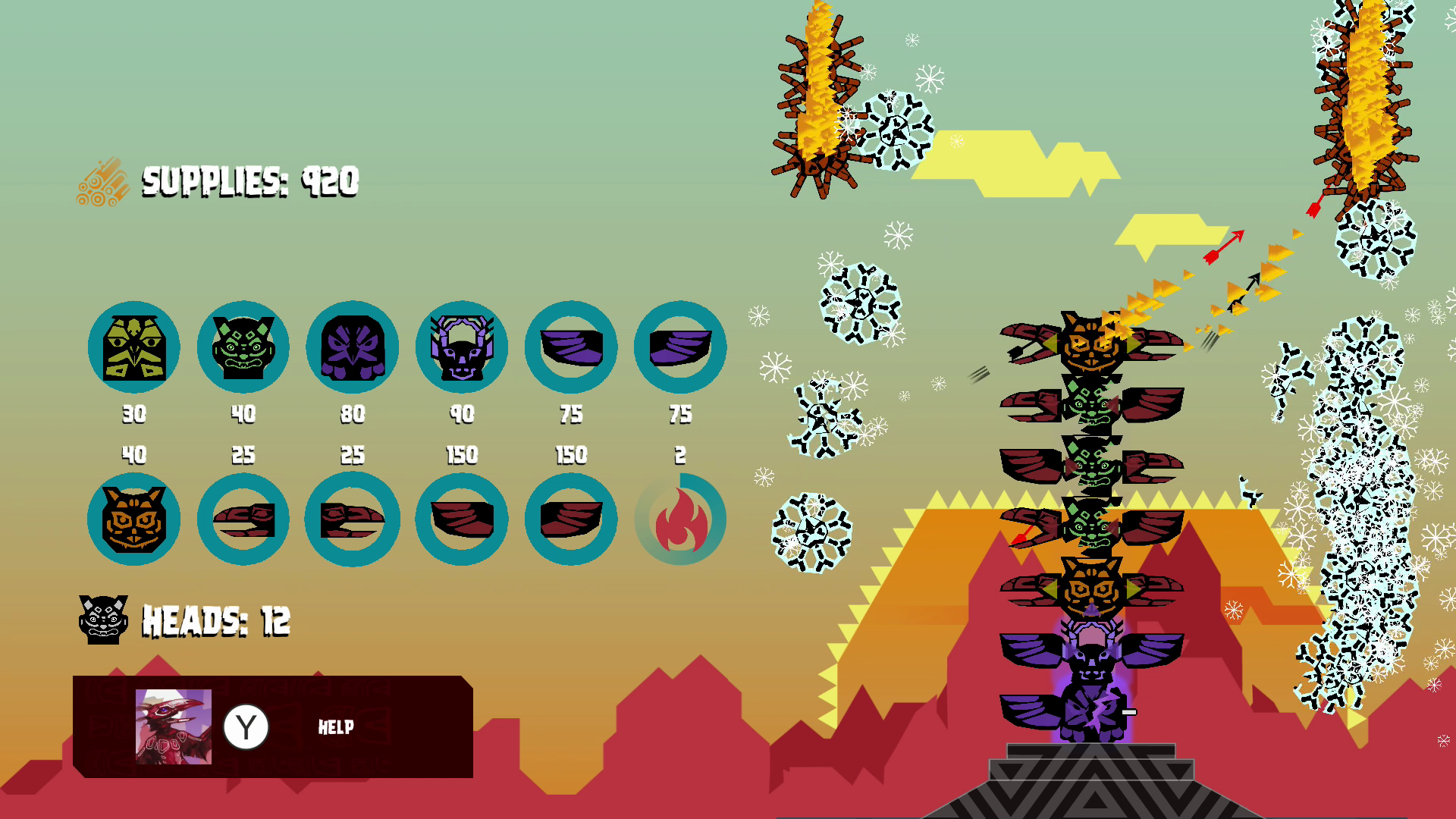
Task: Select the red claw pointing right
Action: click(353, 519)
